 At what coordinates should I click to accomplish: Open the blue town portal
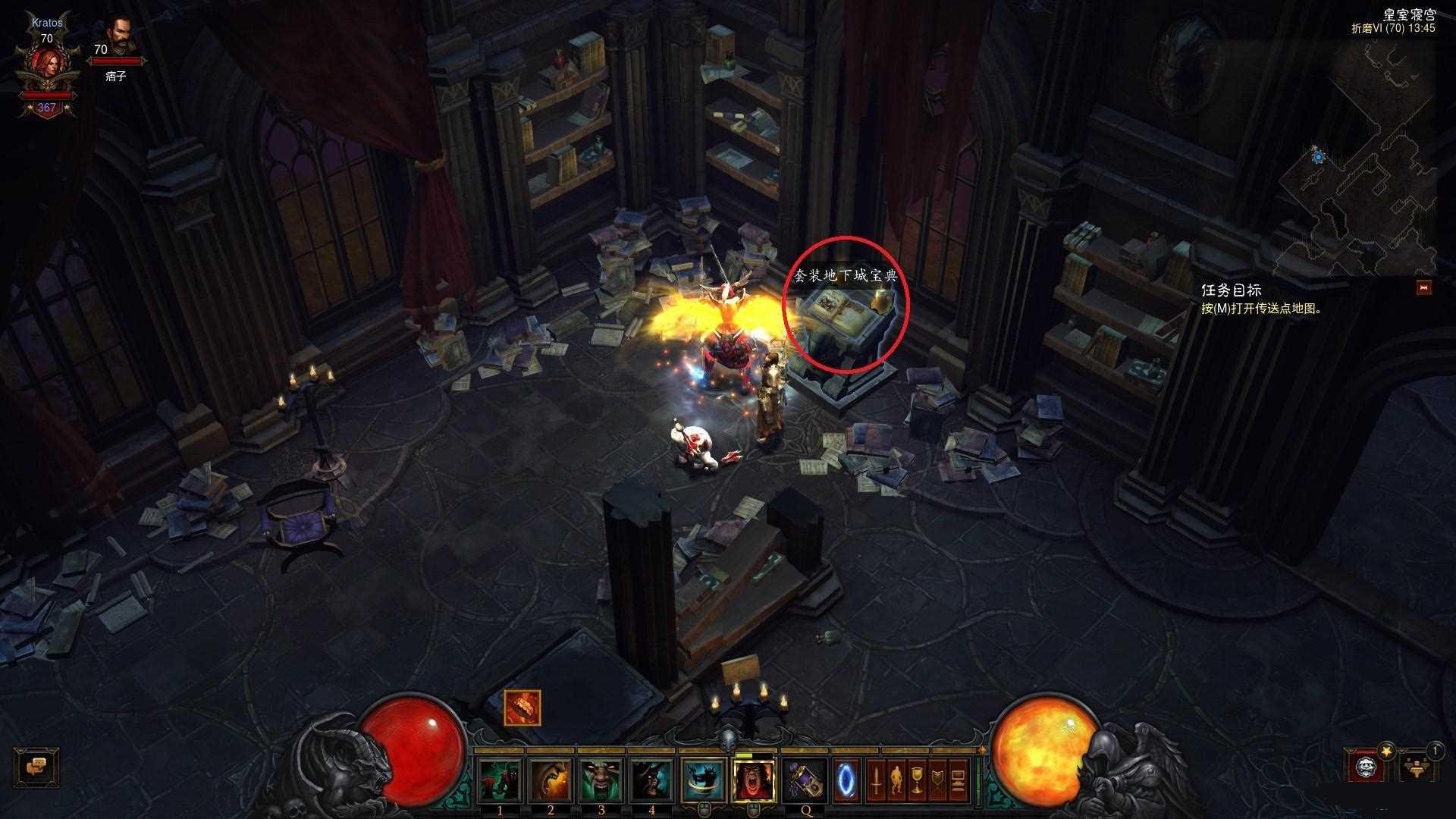847,779
